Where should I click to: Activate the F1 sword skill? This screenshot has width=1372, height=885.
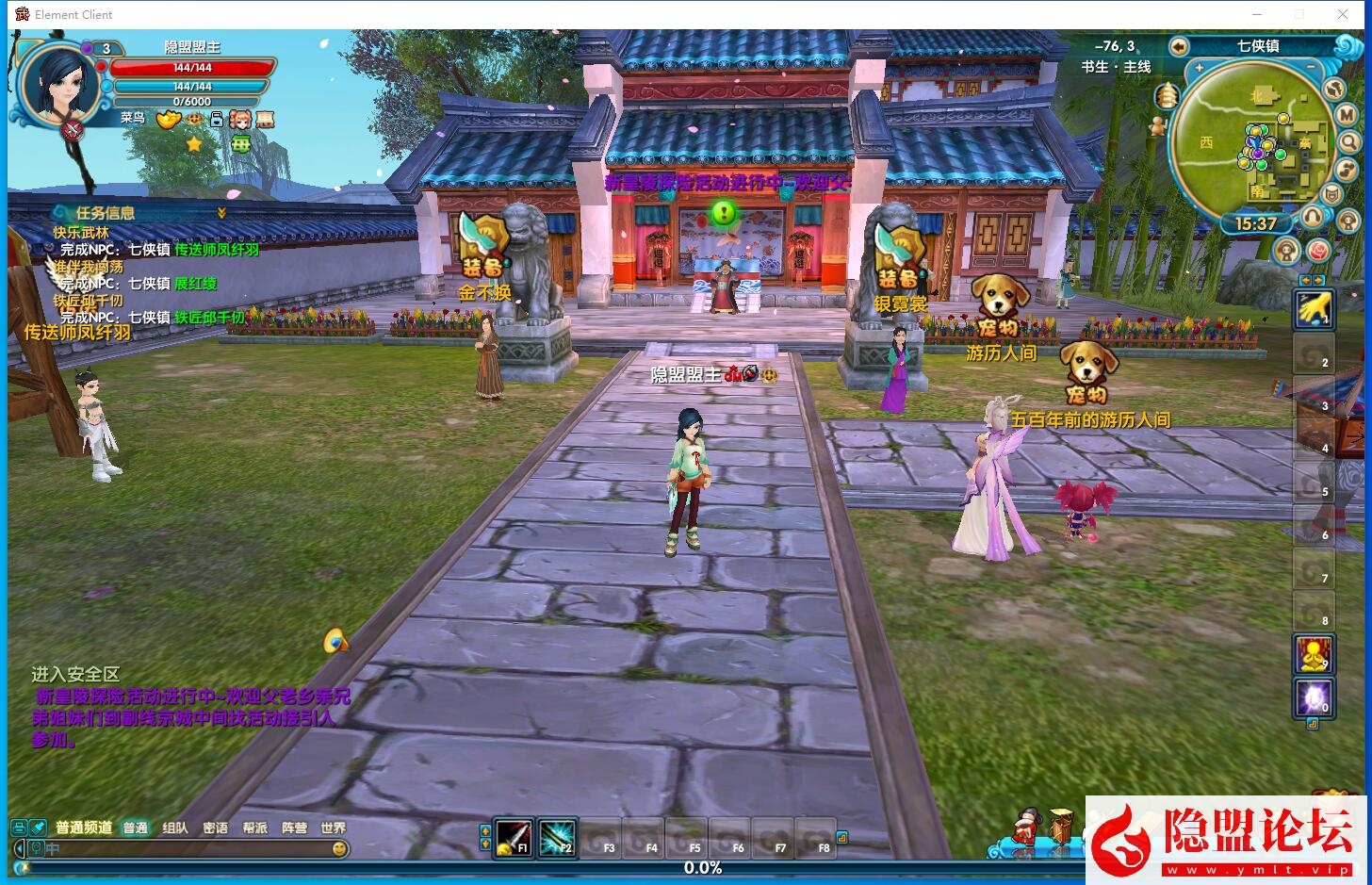click(514, 838)
